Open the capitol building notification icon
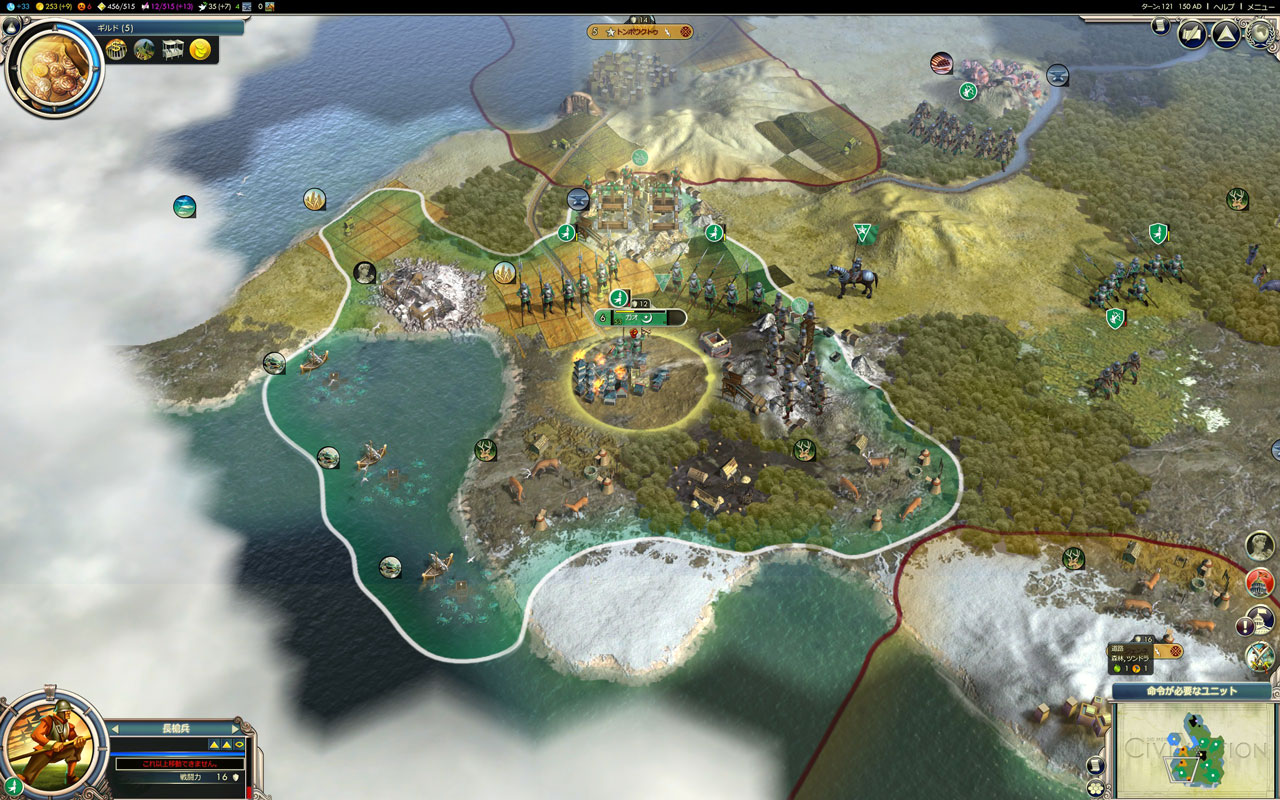 [x=1258, y=583]
